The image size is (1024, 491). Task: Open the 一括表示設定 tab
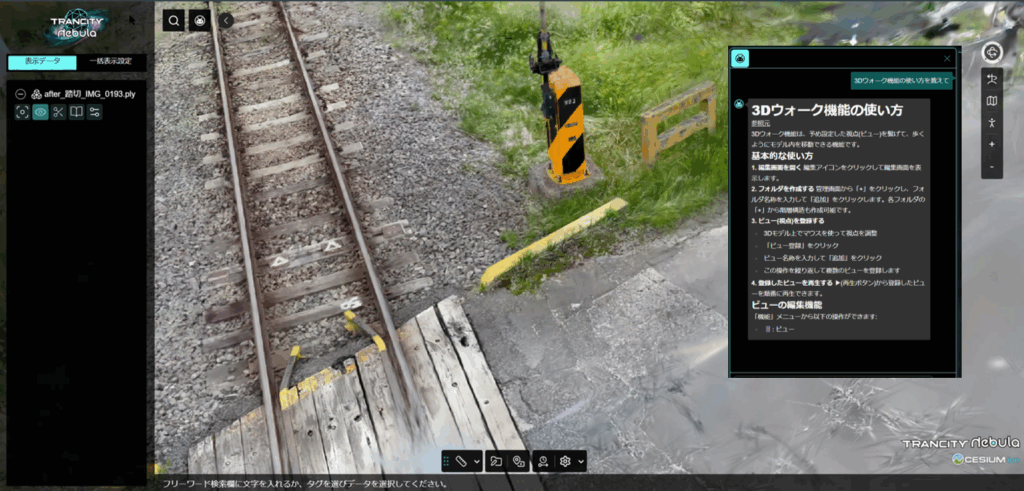click(110, 61)
